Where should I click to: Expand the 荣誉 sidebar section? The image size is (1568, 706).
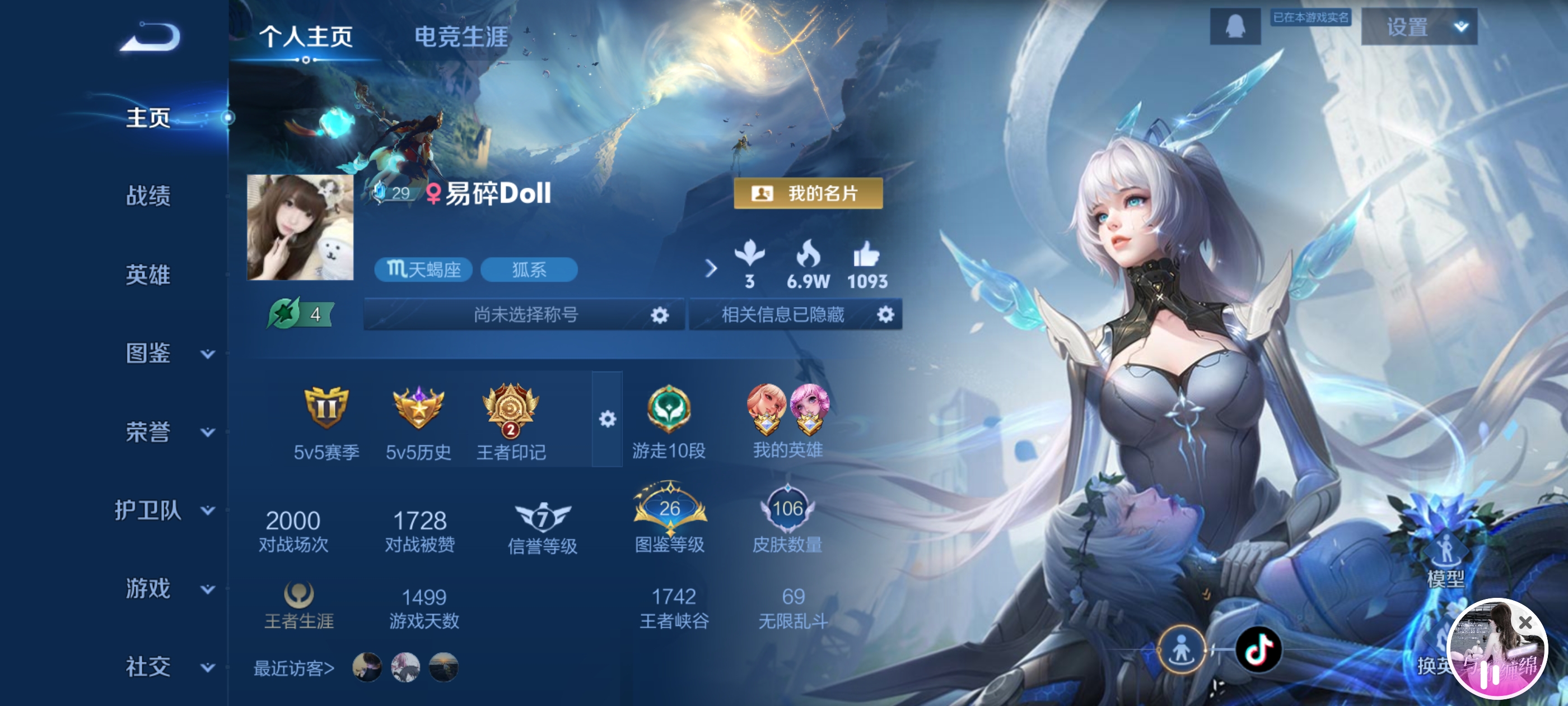pos(148,433)
